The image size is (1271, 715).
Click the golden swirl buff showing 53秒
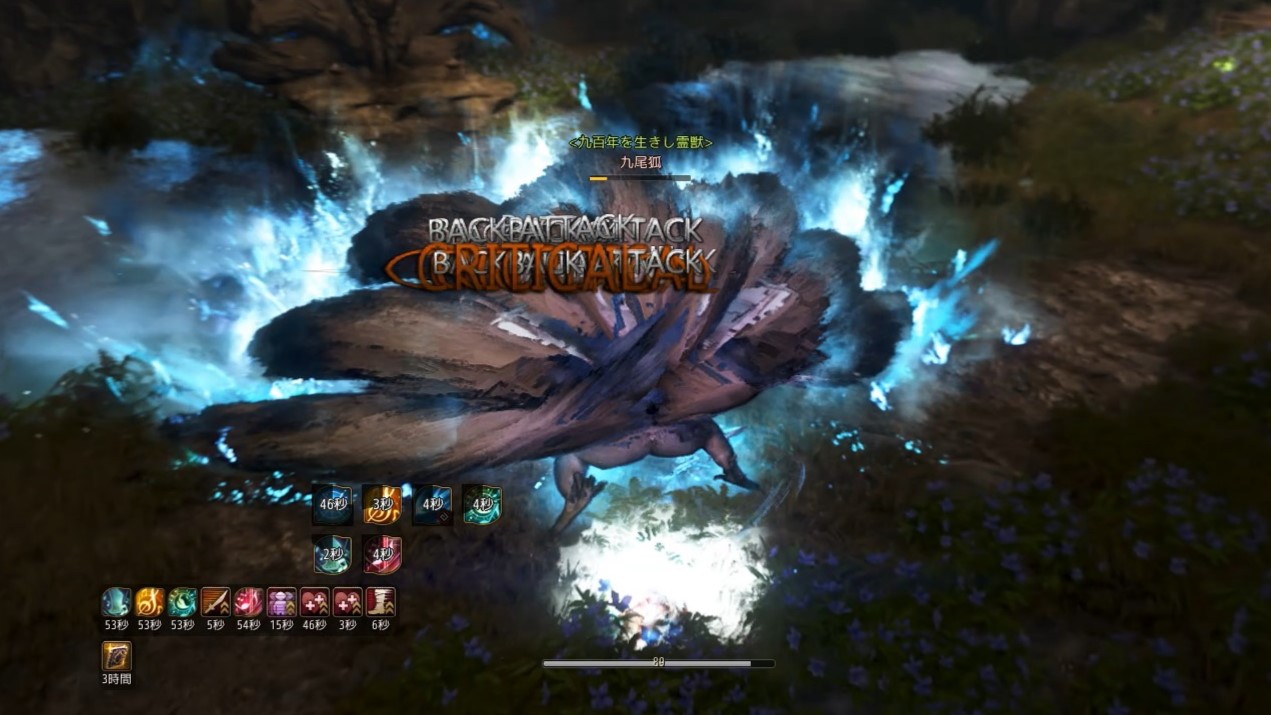click(x=149, y=602)
